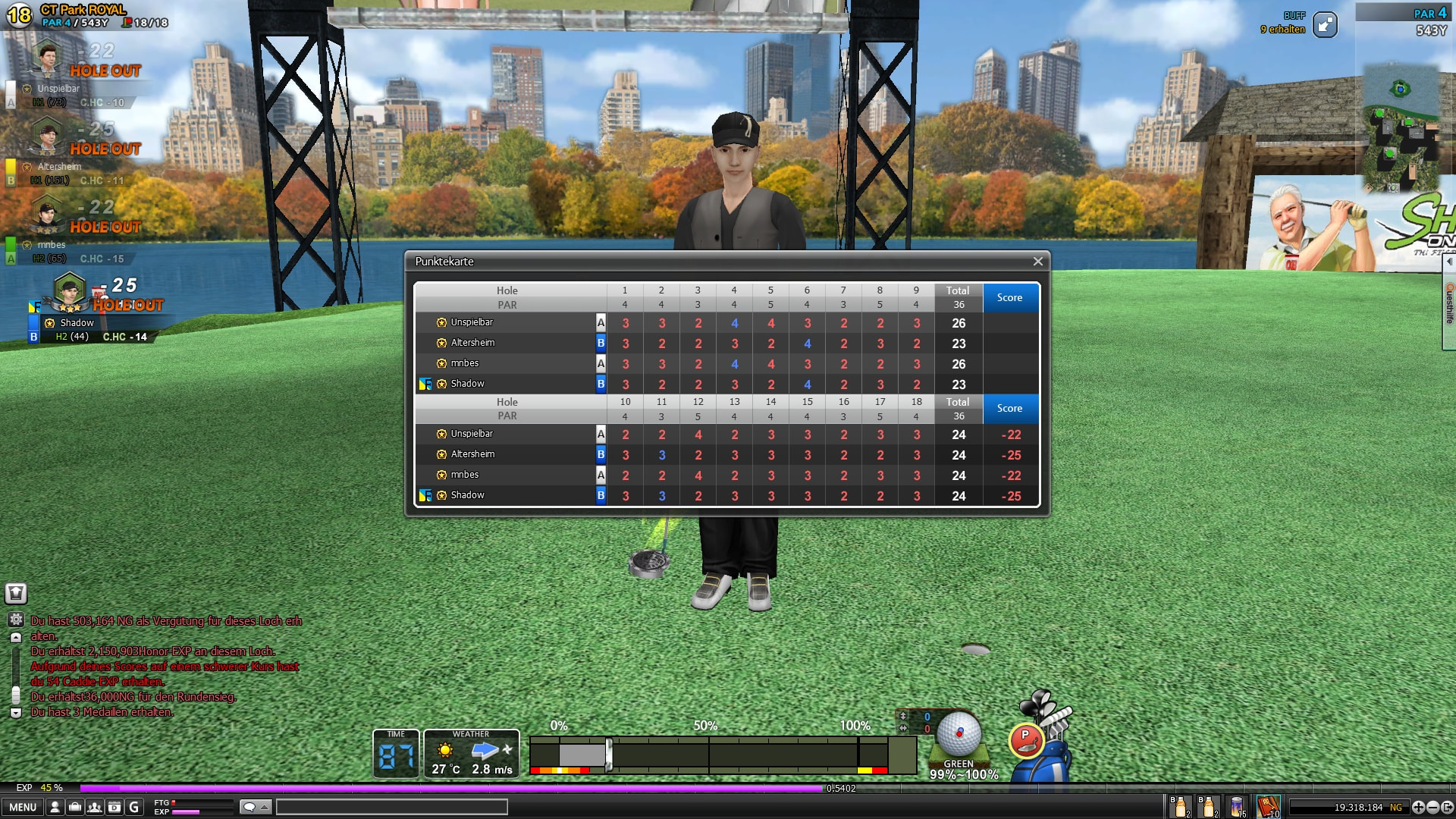This screenshot has width=1456, height=819.
Task: Open the character profile icon
Action: 55,808
